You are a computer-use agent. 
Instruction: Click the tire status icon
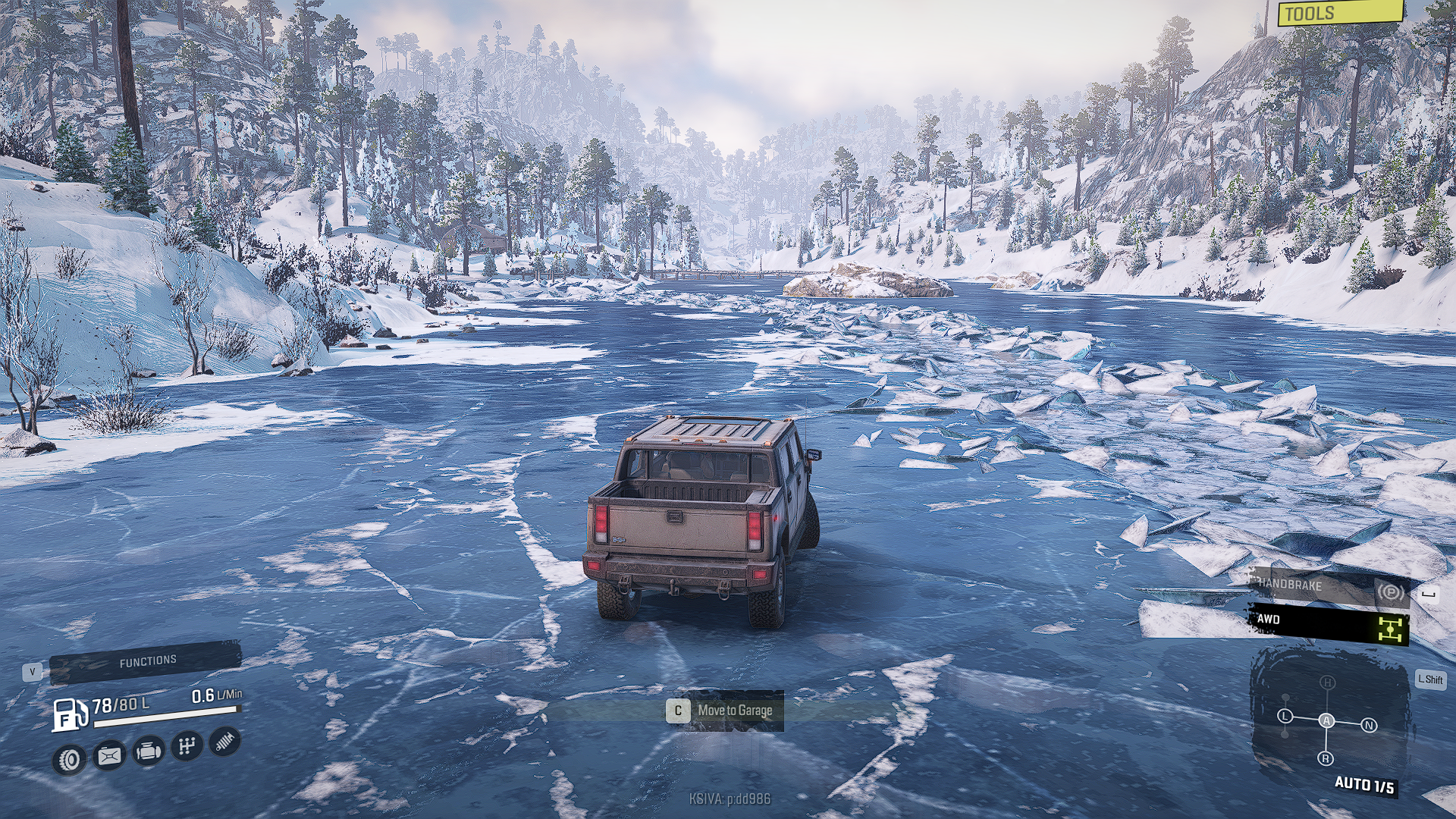click(70, 759)
